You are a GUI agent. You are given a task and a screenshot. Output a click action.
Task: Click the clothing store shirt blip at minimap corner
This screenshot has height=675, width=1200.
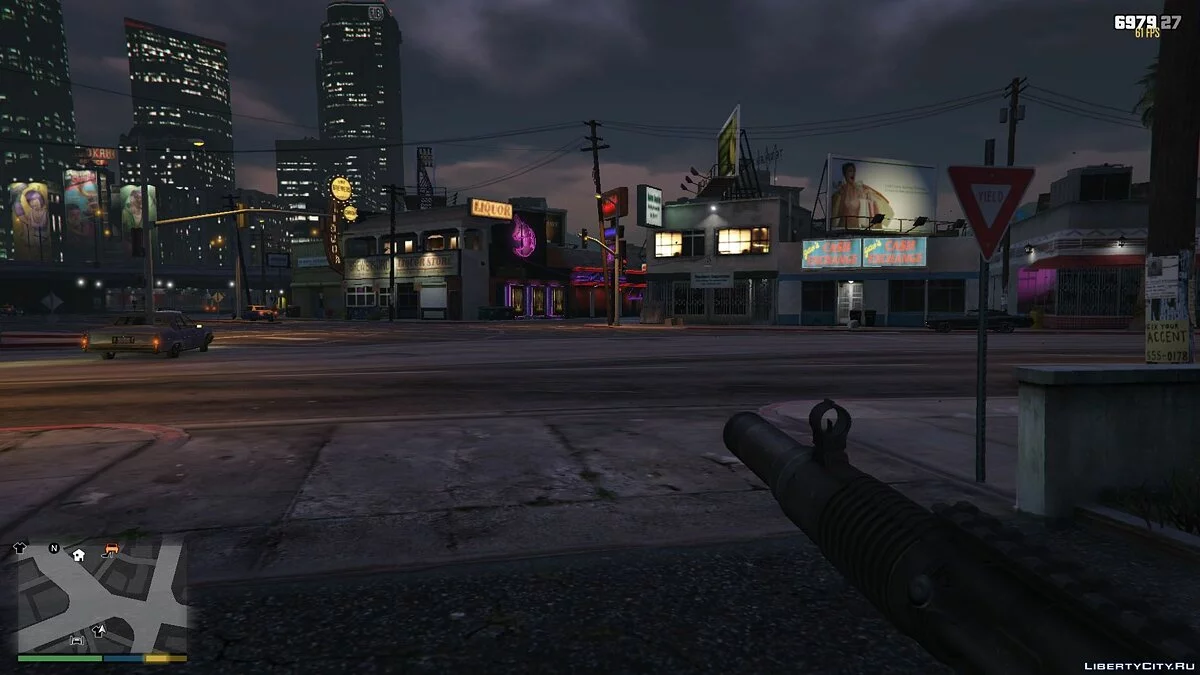point(20,548)
